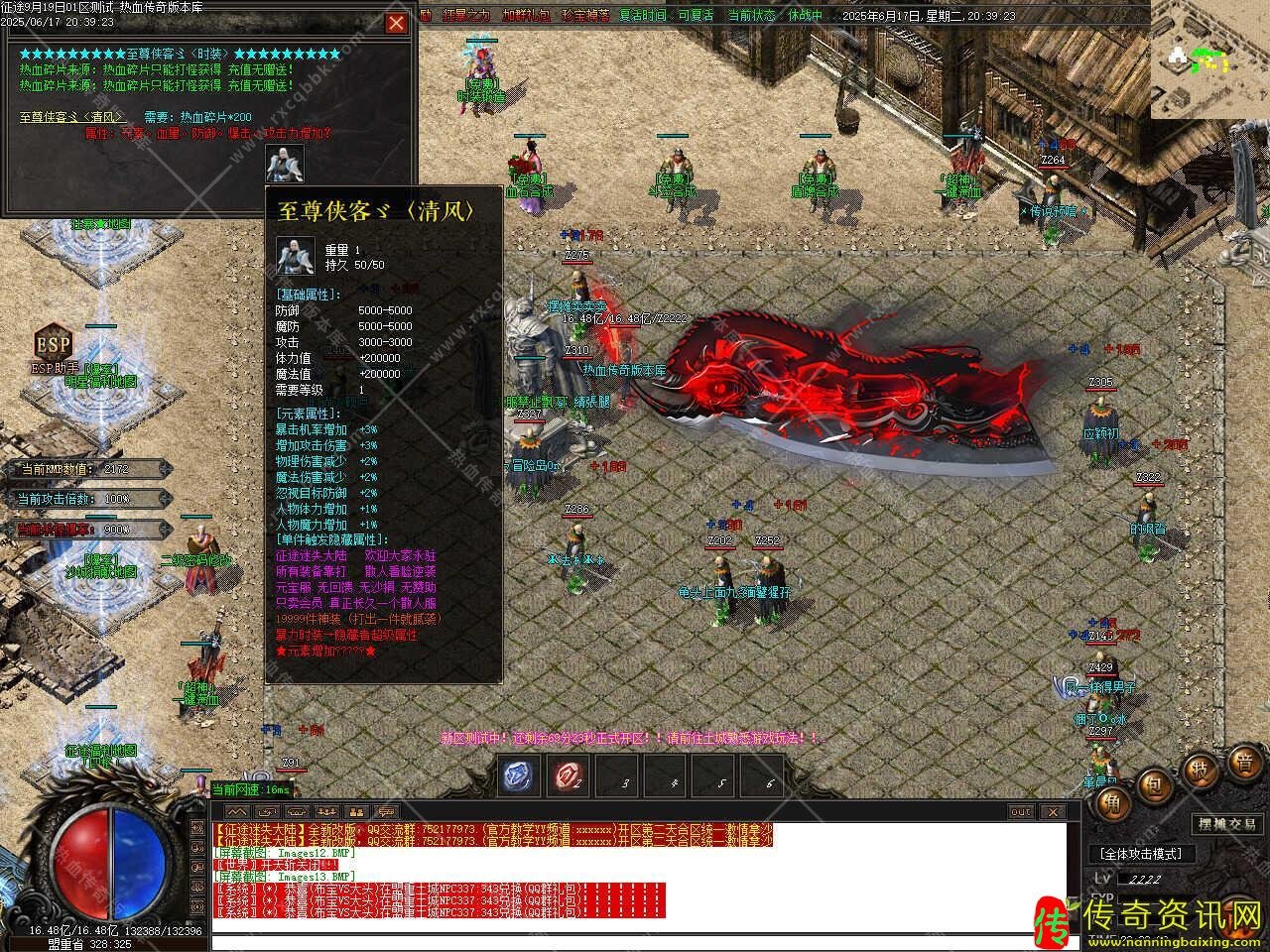Click the chat window 'out' button
Viewport: 1270px width, 952px height.
point(1021,811)
